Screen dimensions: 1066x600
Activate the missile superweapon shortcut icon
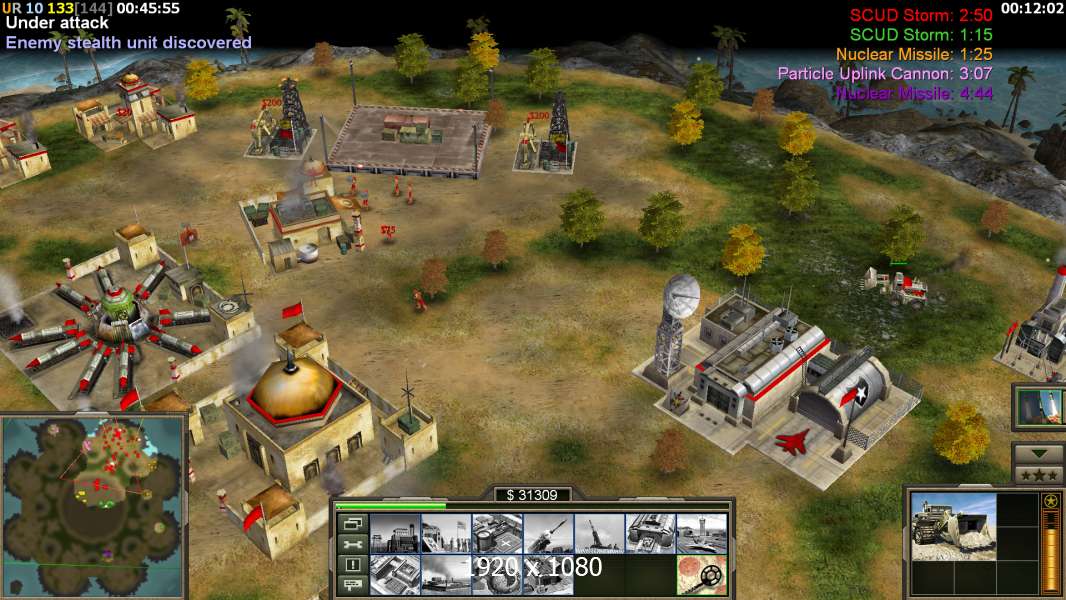[1039, 408]
